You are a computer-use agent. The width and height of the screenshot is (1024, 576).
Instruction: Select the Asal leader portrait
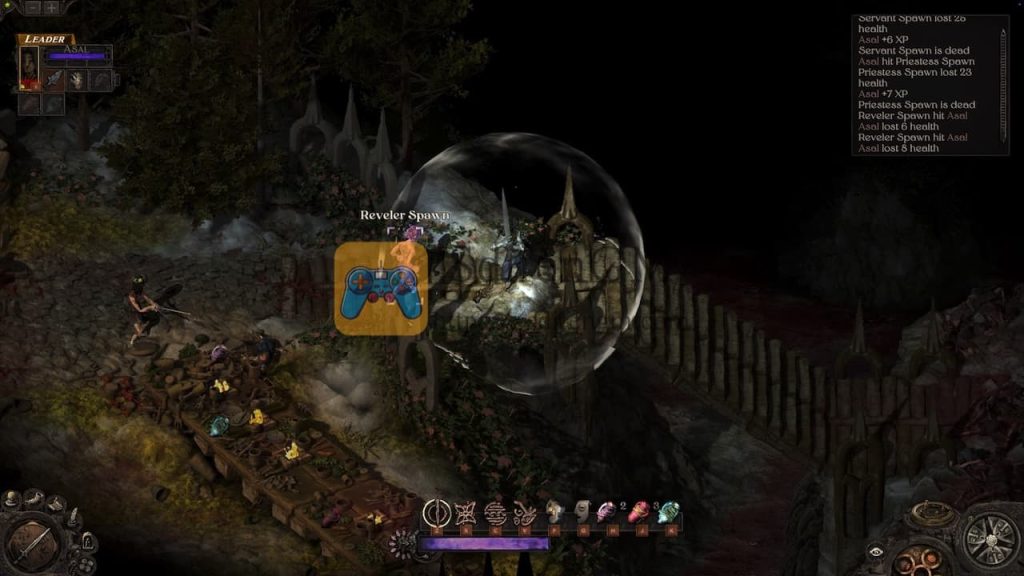click(x=29, y=68)
